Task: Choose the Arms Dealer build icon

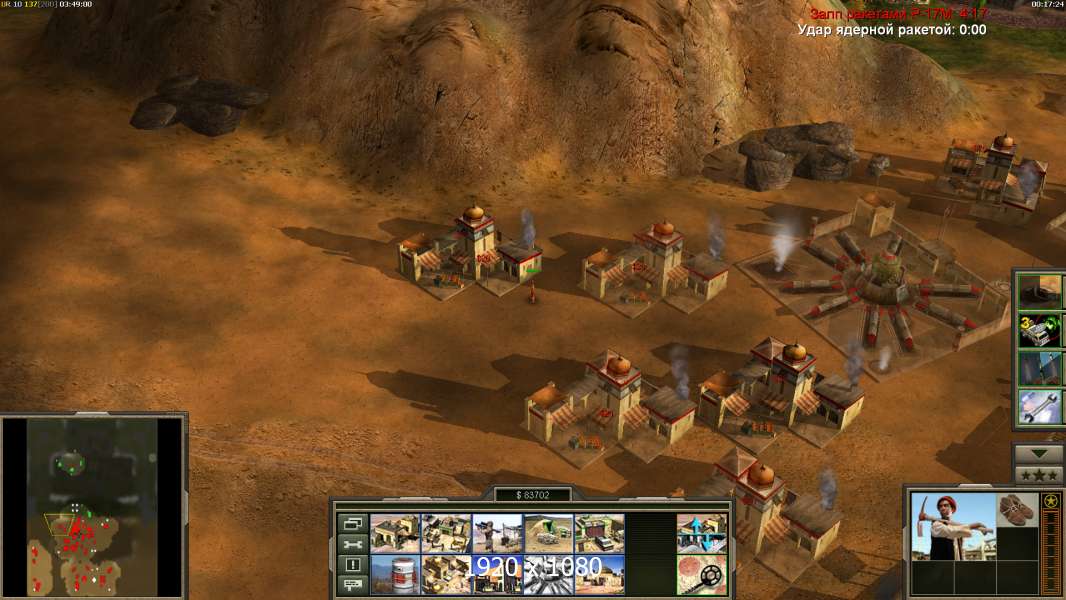Action: coord(599,533)
